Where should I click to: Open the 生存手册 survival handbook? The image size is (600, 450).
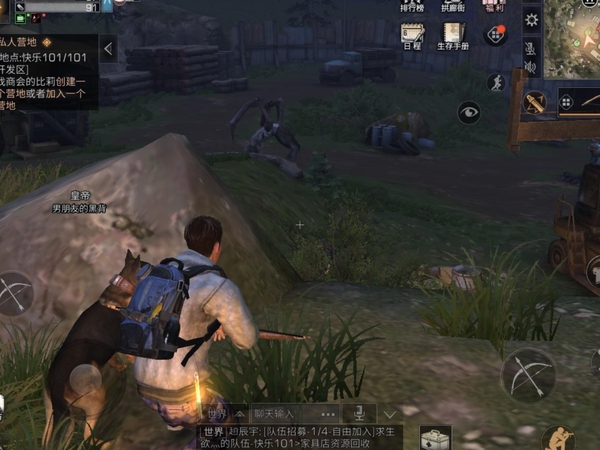point(454,36)
